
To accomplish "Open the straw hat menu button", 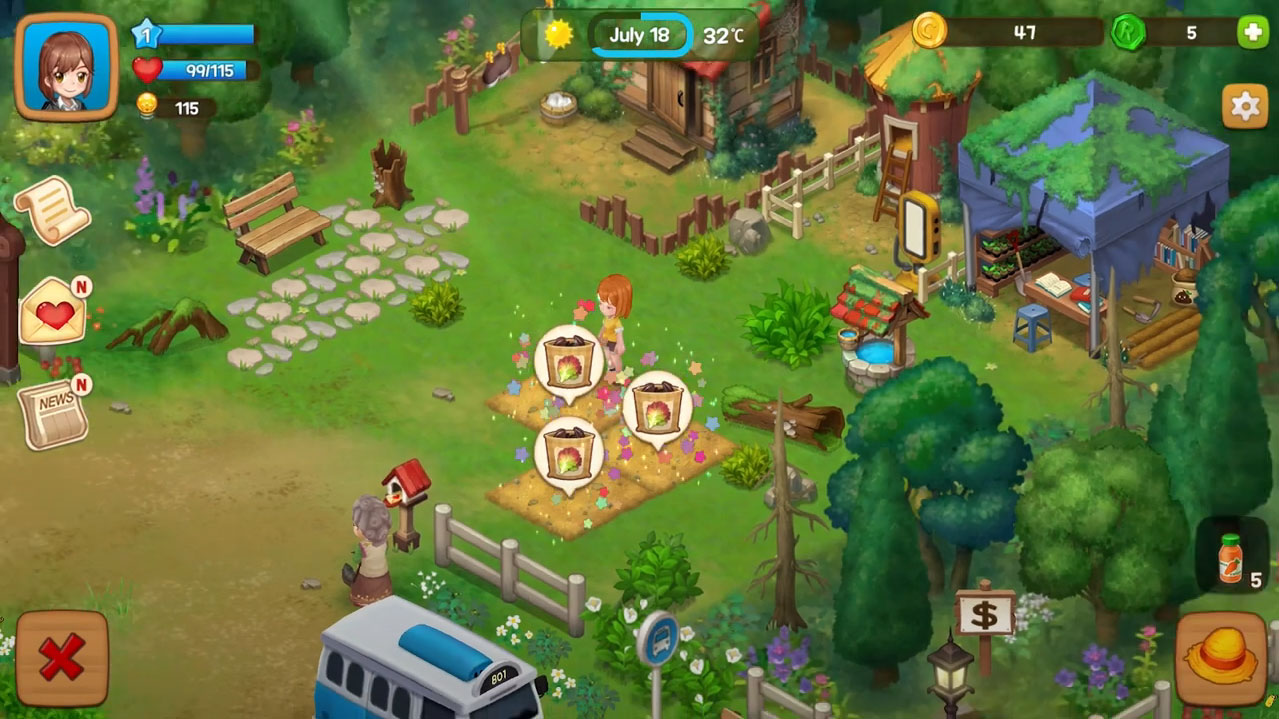I will tap(1221, 658).
